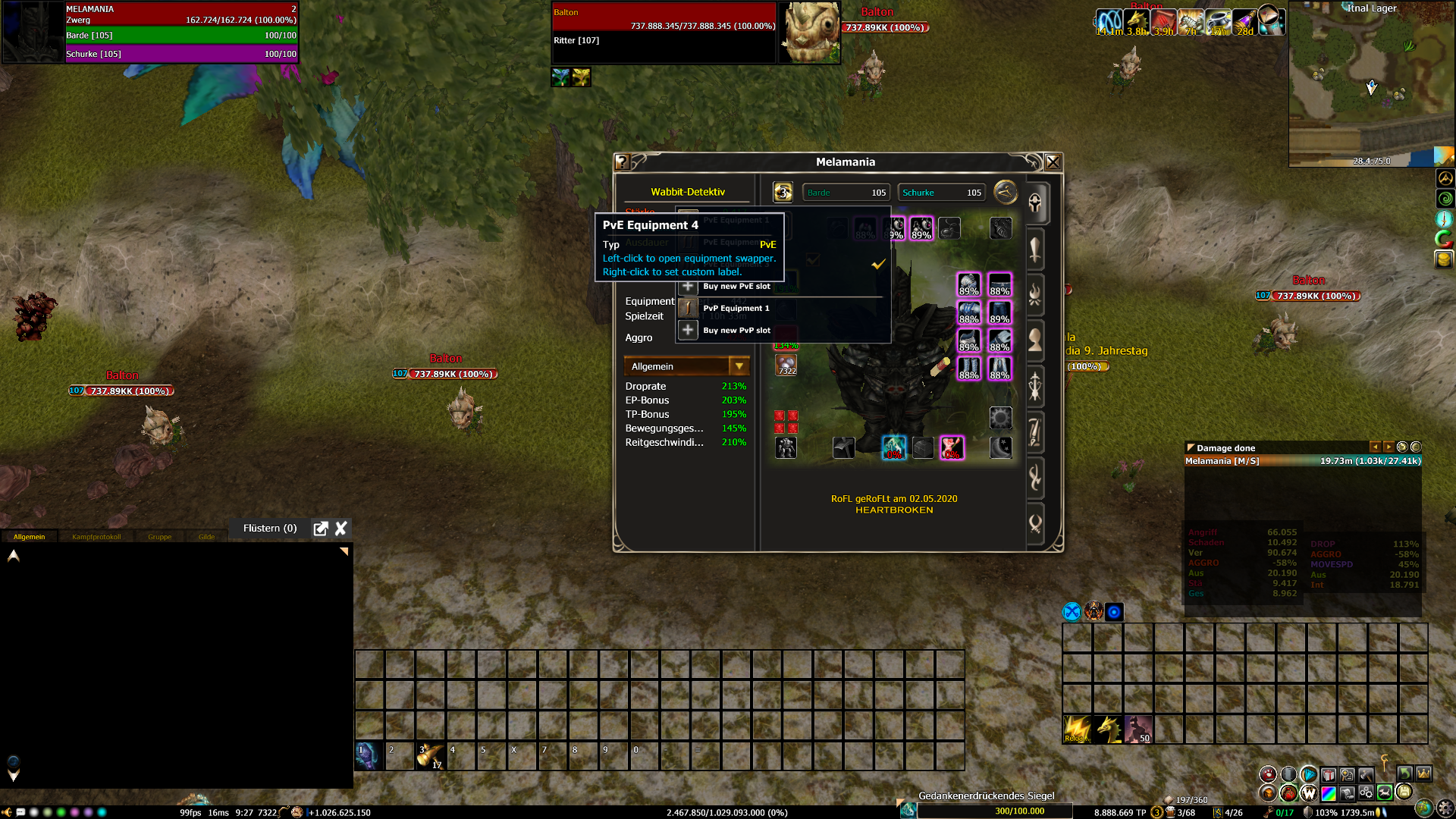The image size is (1456, 819).
Task: Use the golden dragon mount slot
Action: [1108, 730]
